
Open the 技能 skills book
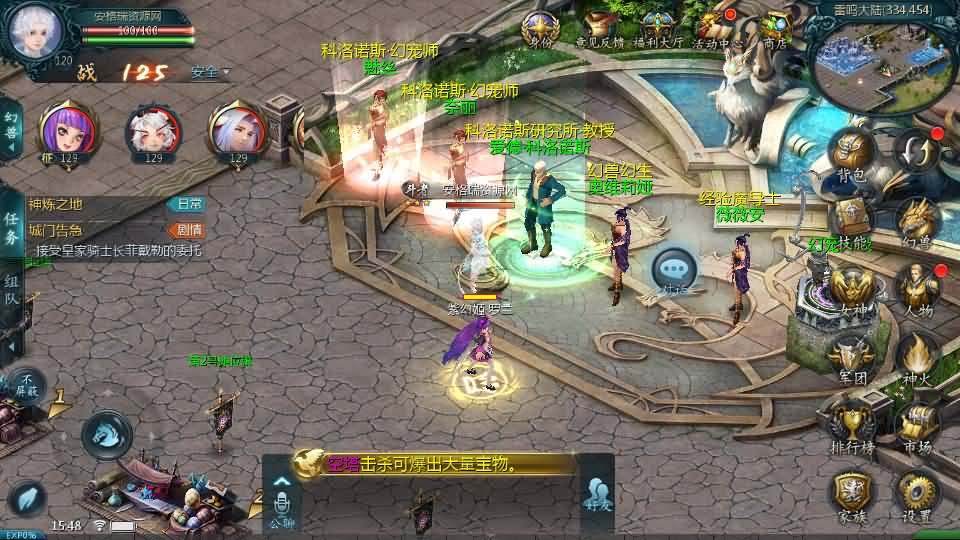pos(852,219)
